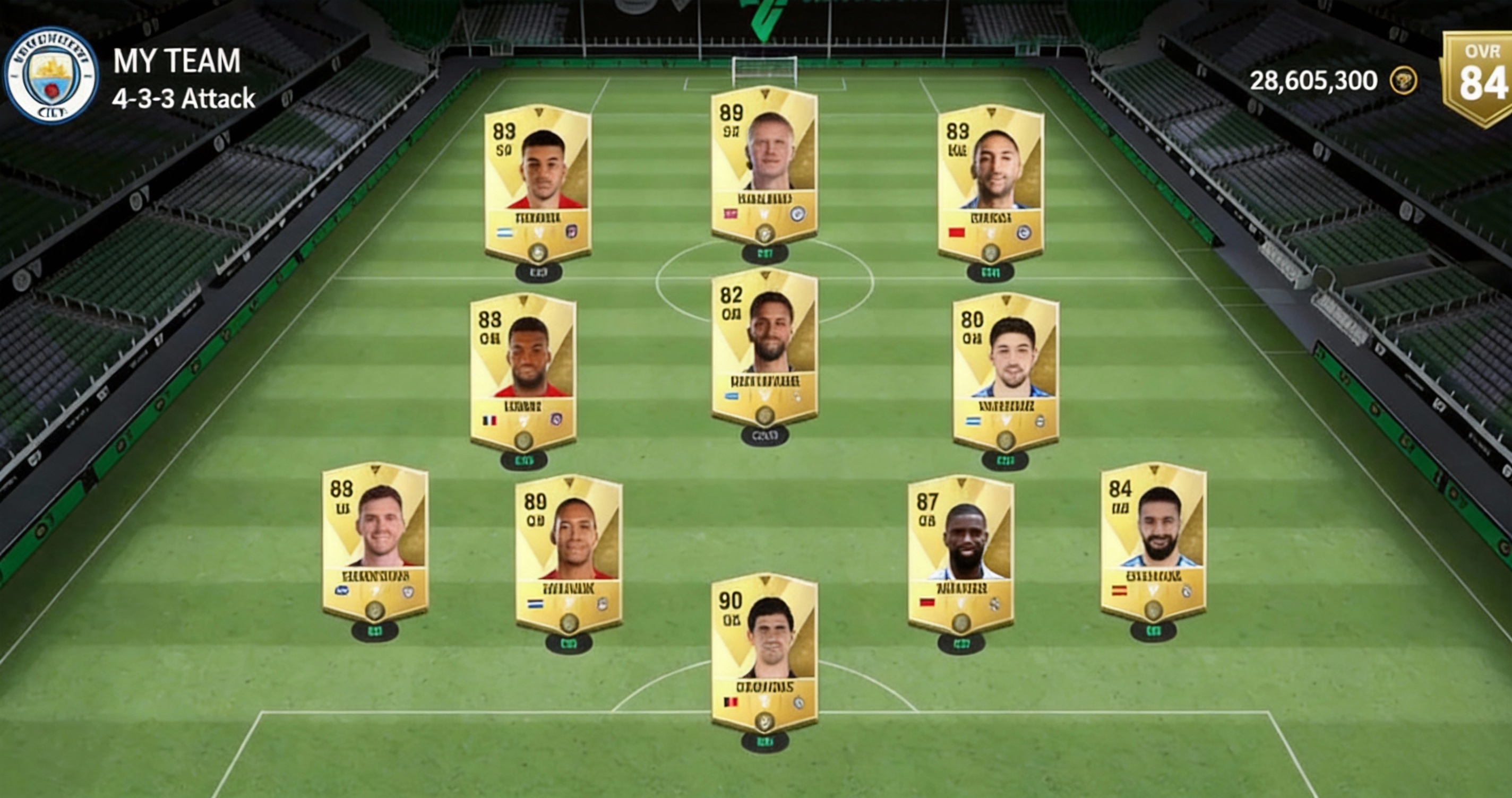
Task: Select the central striker card rated 89
Action: [764, 164]
